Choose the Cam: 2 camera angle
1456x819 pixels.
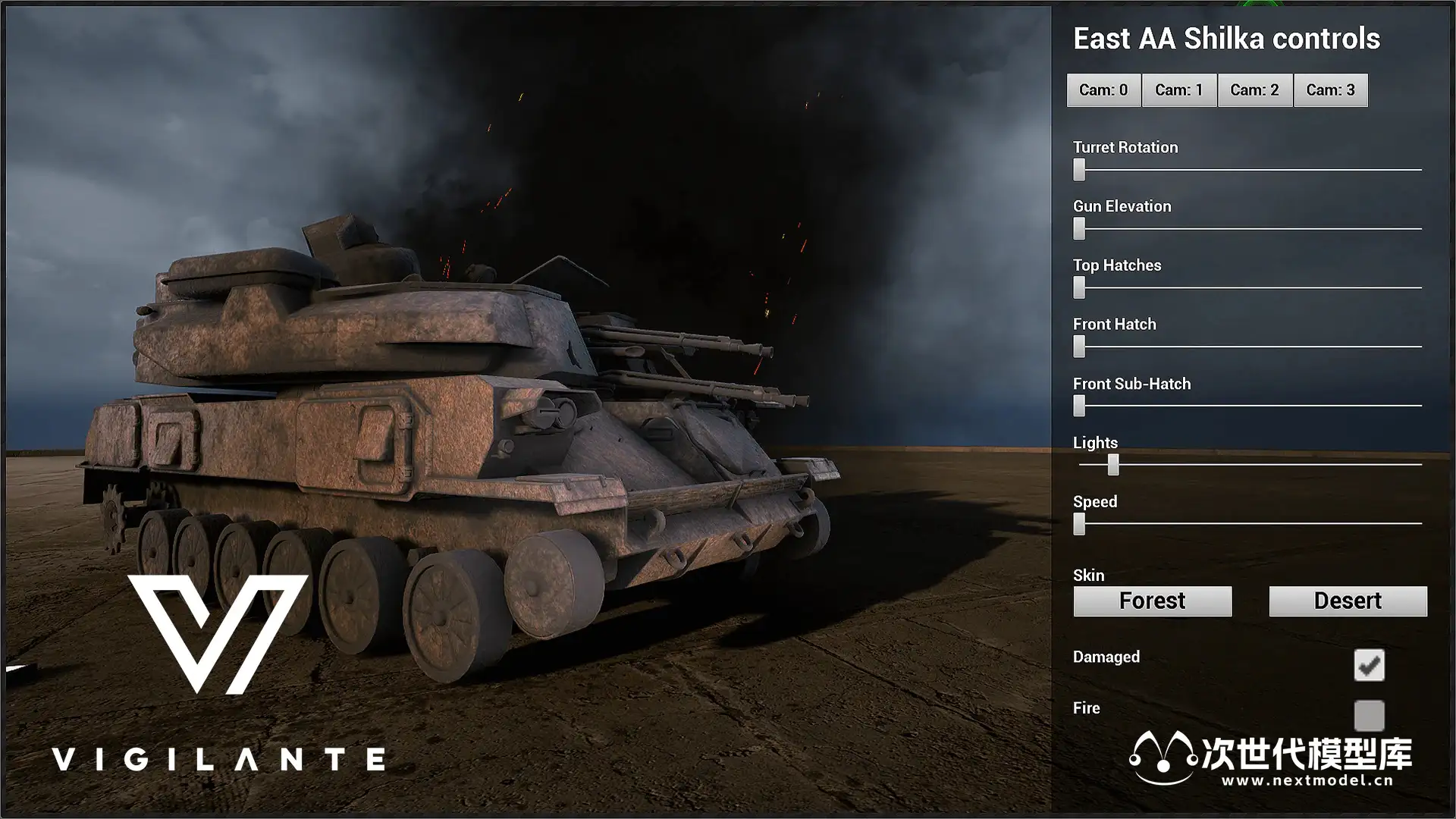point(1255,90)
